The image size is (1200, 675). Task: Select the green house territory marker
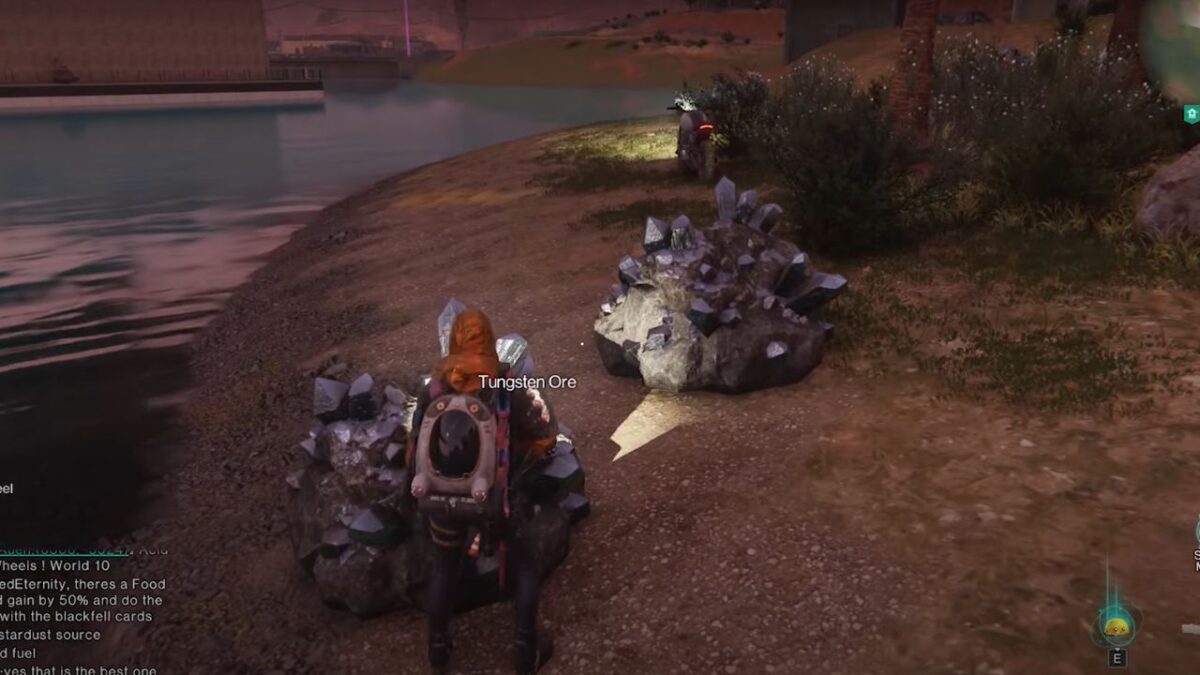(1191, 115)
